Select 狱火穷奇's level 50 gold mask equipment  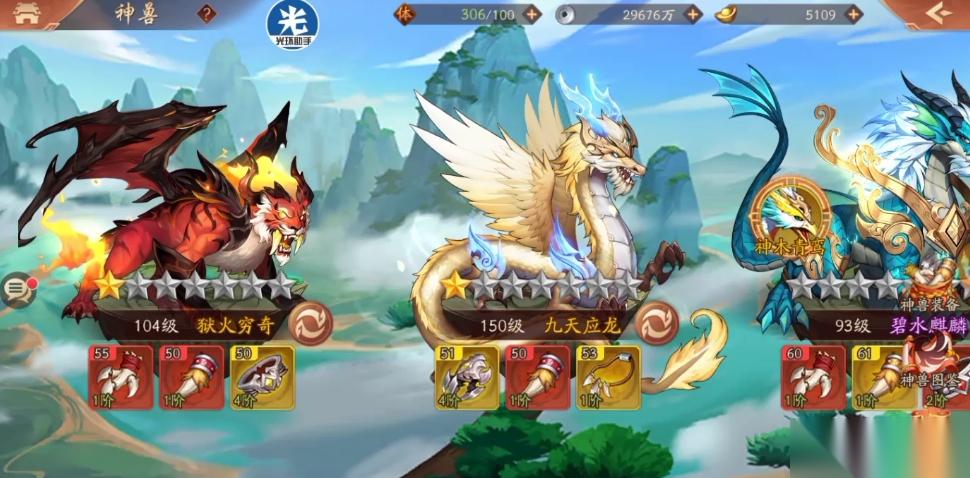(262, 377)
